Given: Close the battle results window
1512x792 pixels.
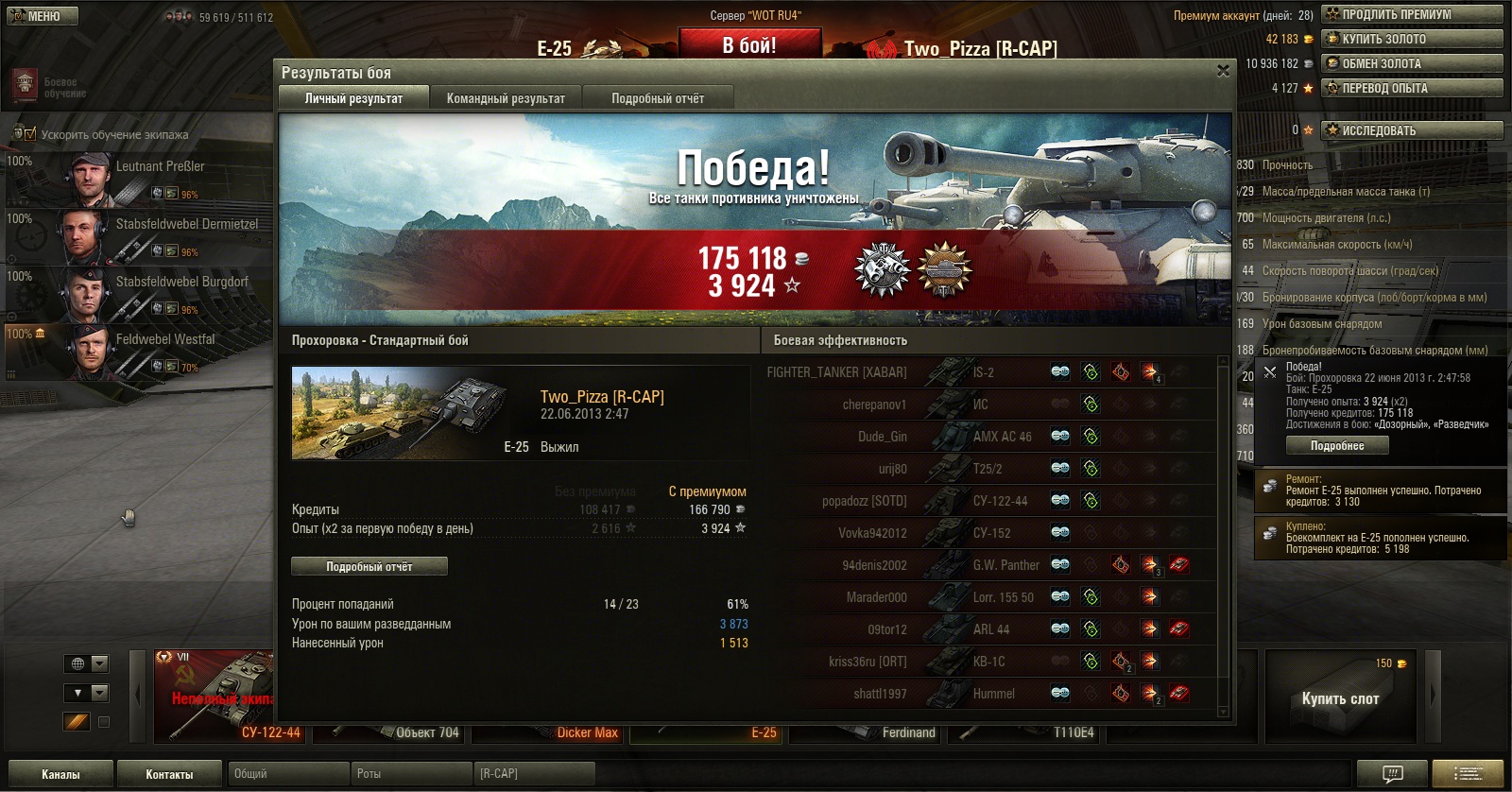Looking at the screenshot, I should click(1223, 71).
